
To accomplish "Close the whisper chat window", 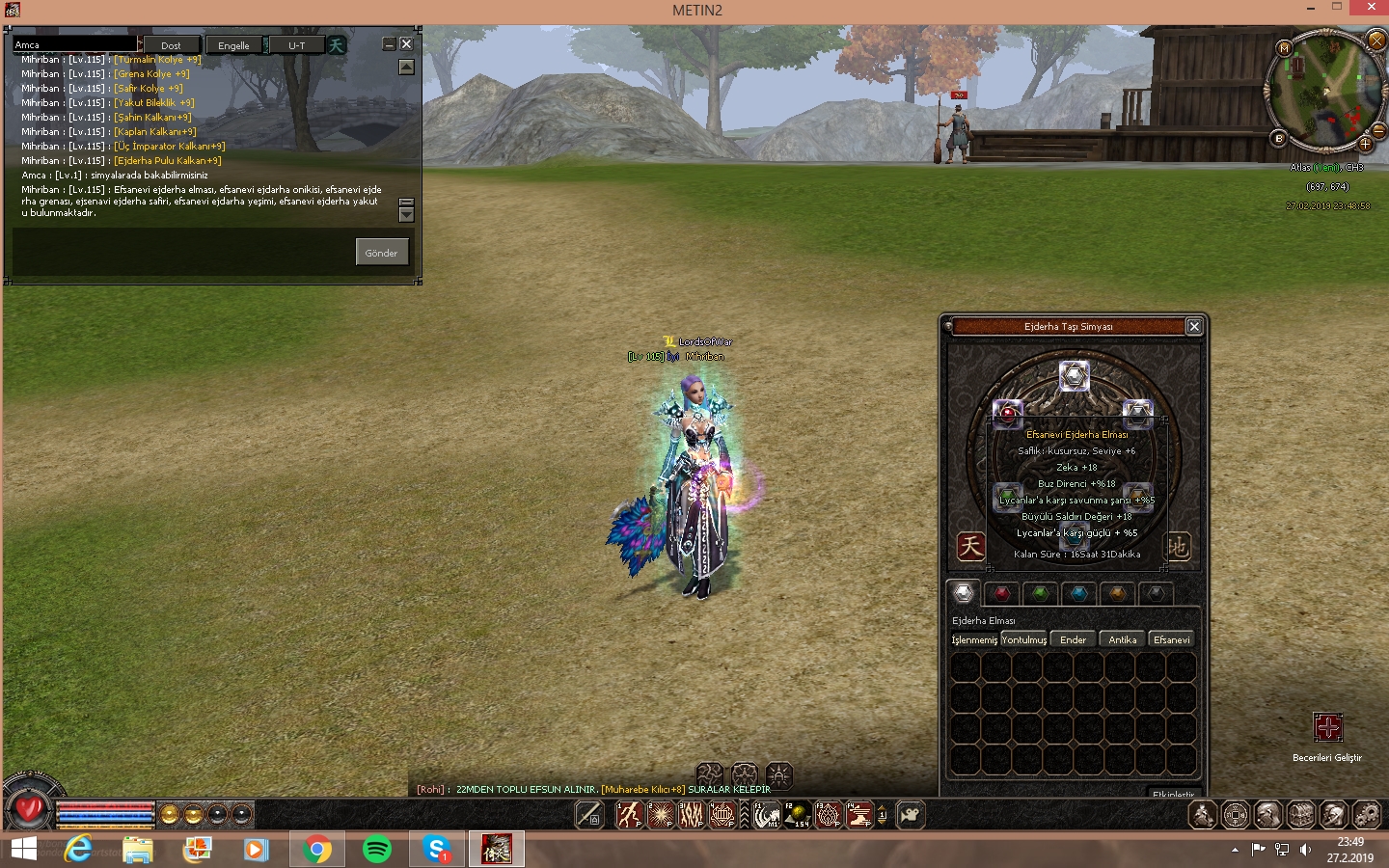I will (x=406, y=44).
